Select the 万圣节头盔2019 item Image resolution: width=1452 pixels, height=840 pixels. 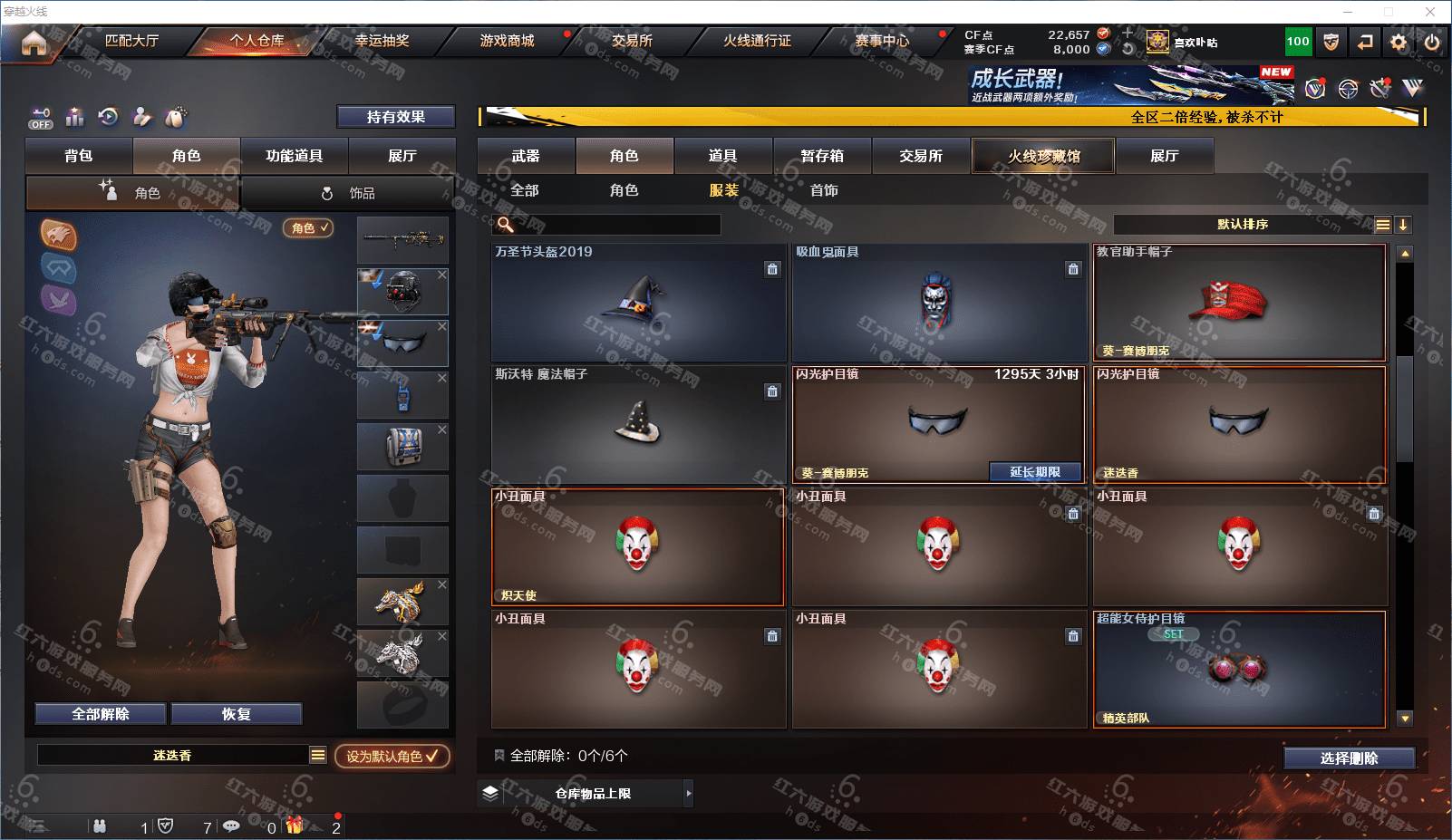point(638,303)
